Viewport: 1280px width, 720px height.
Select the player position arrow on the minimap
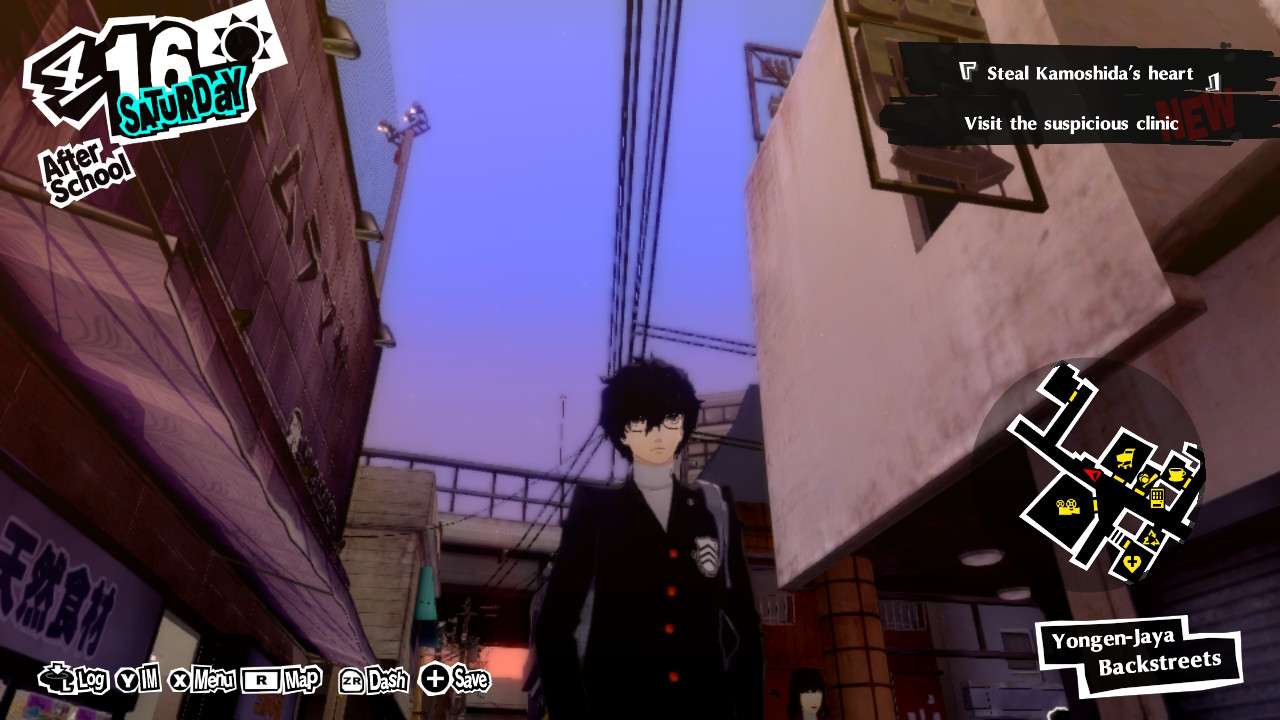tap(1093, 475)
